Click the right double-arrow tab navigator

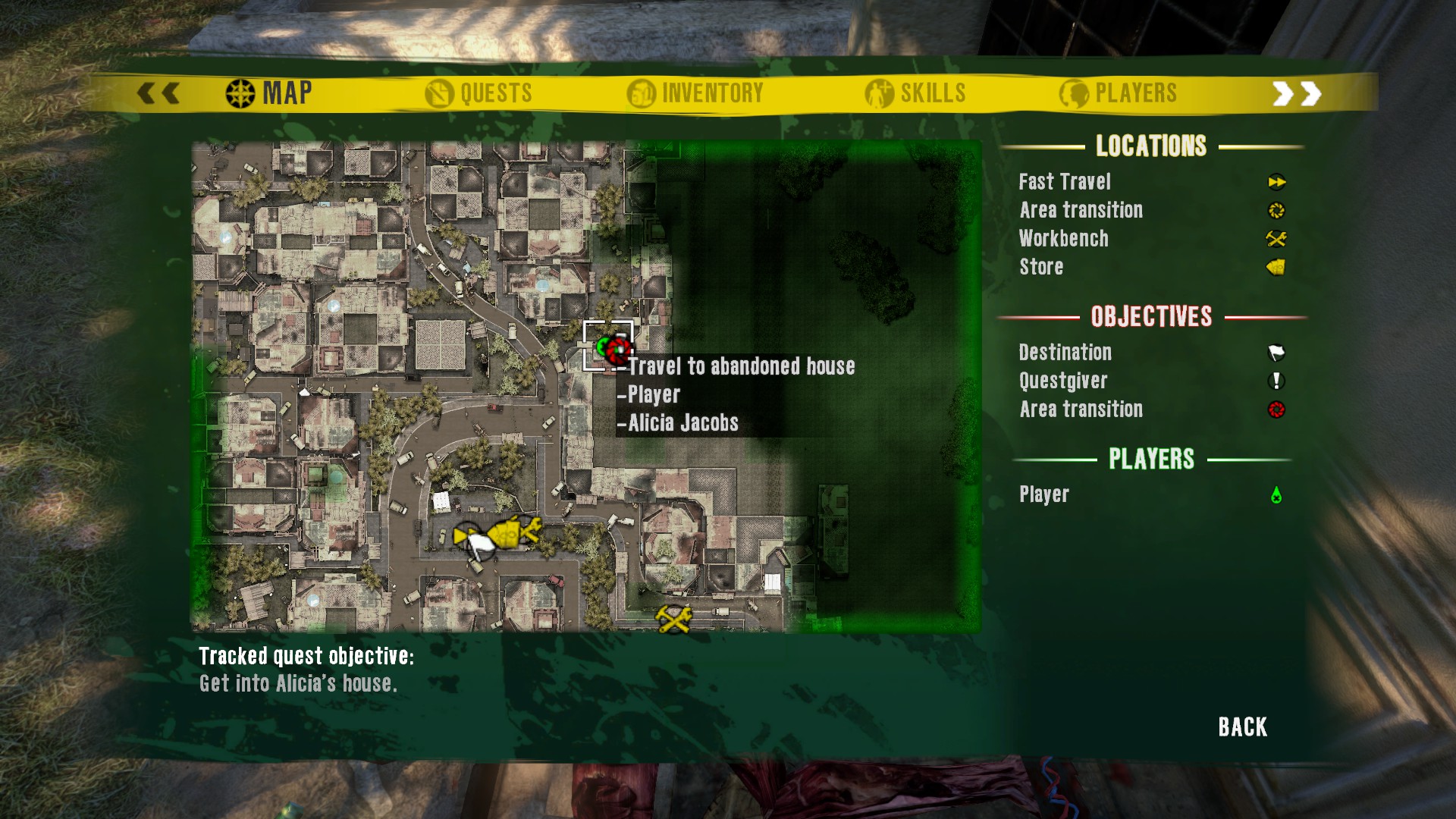click(x=1296, y=93)
